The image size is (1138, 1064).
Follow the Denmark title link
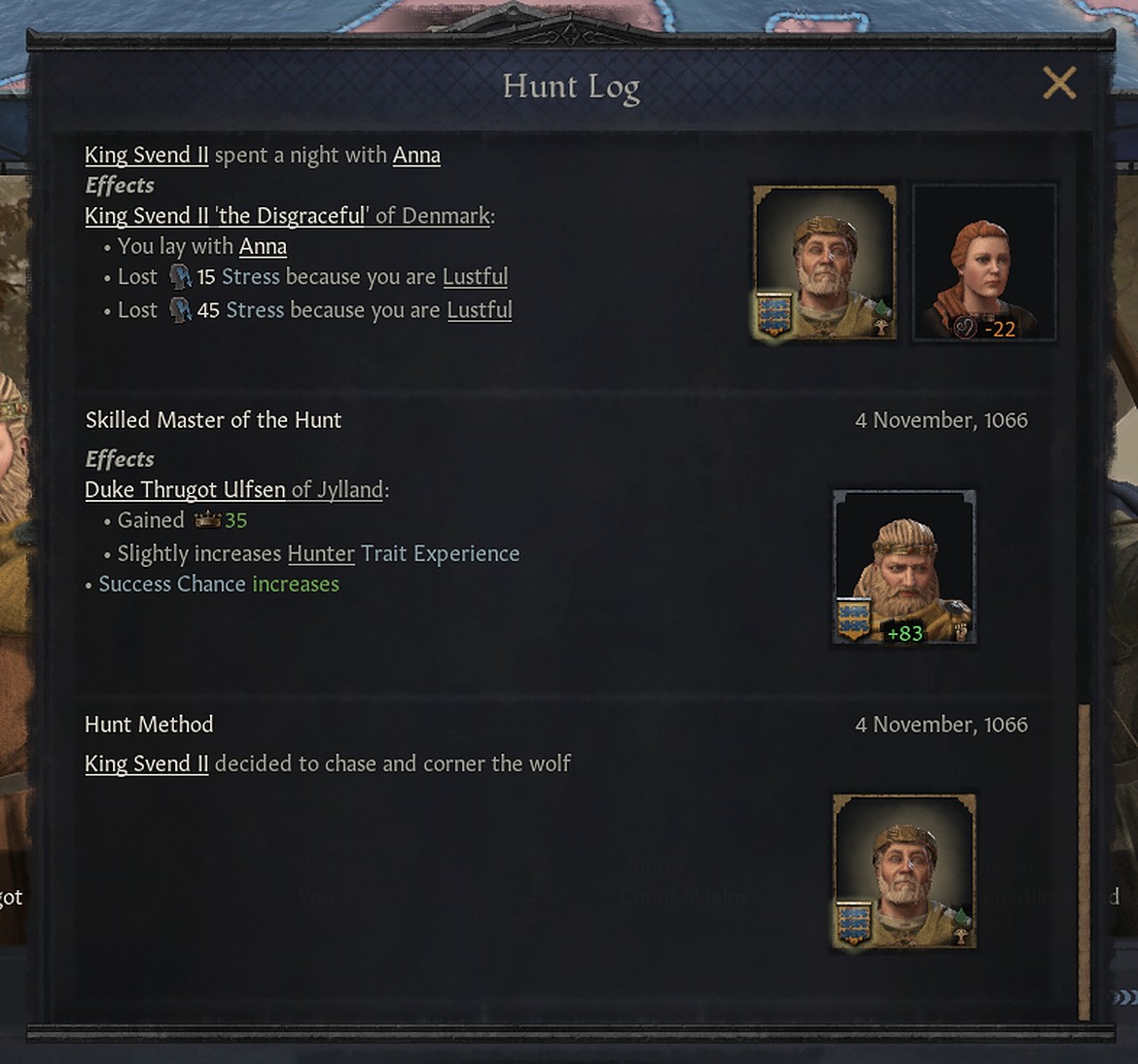tap(445, 216)
